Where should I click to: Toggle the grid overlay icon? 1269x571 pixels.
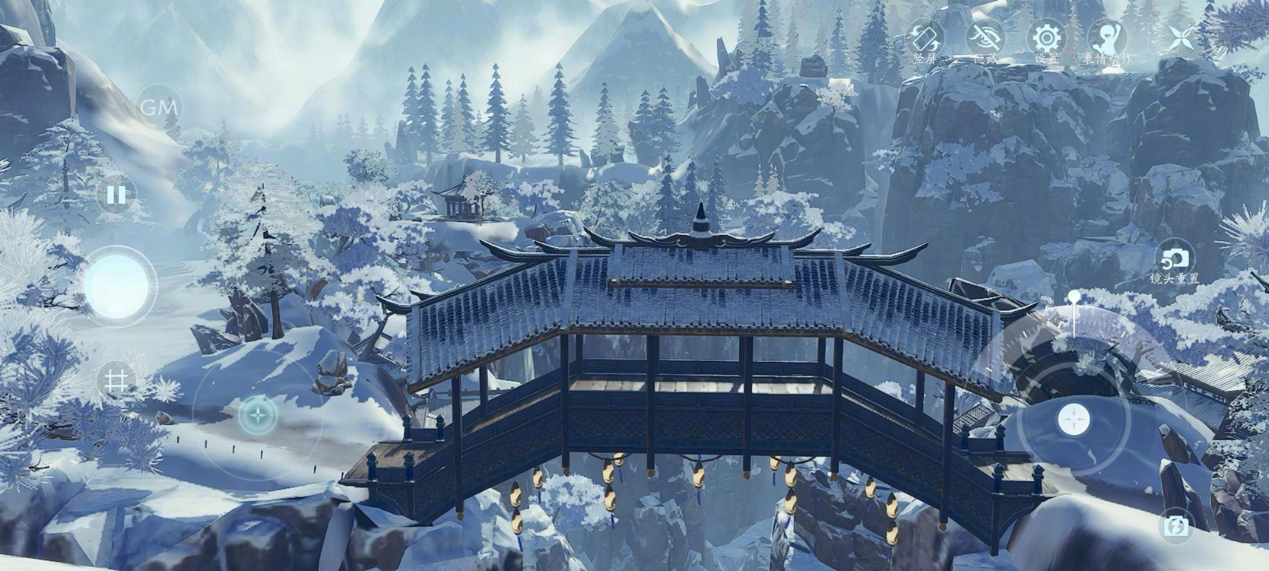(x=116, y=381)
